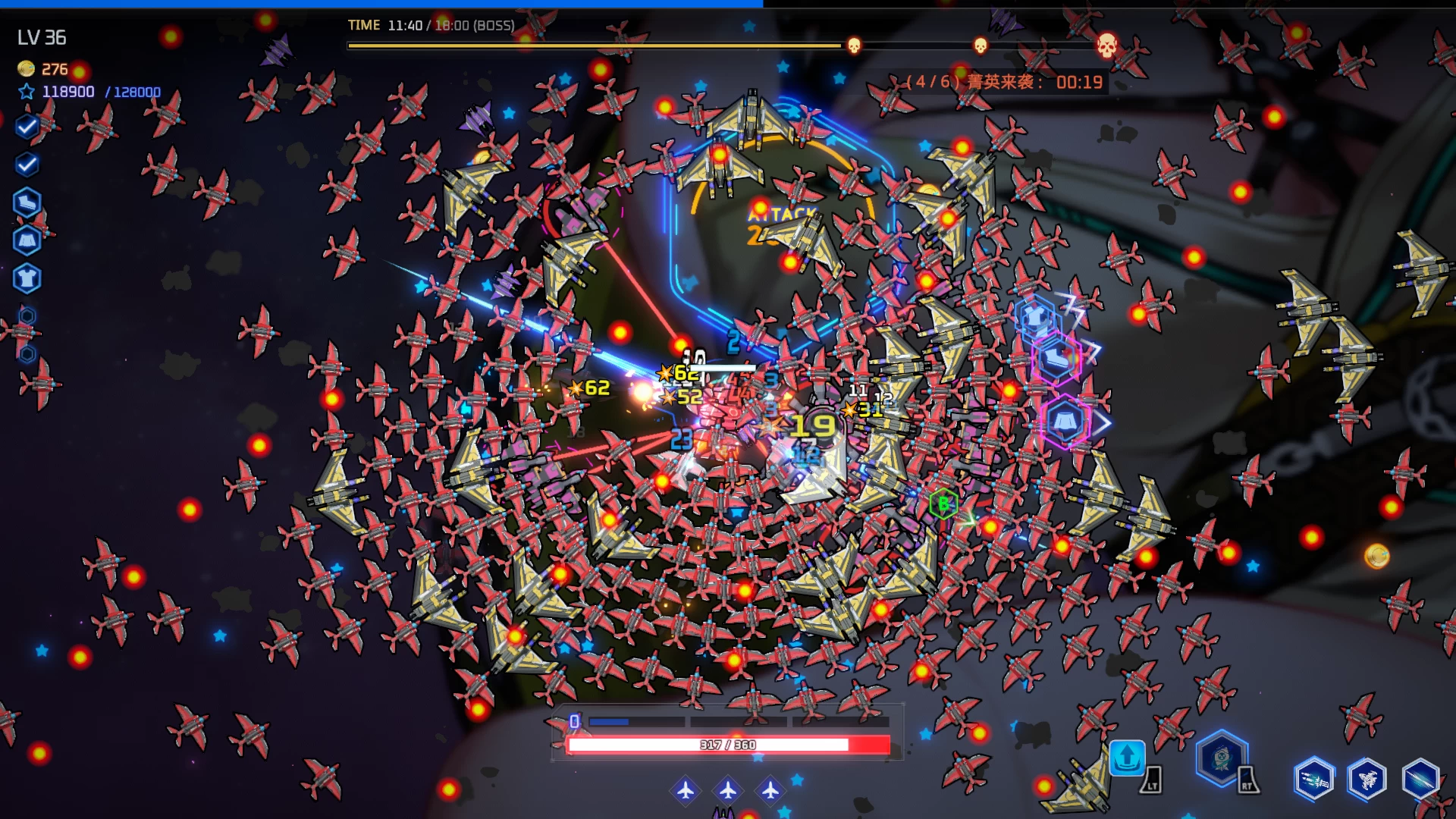
Task: Select the missile salvo weapon icon
Action: coord(1313,779)
